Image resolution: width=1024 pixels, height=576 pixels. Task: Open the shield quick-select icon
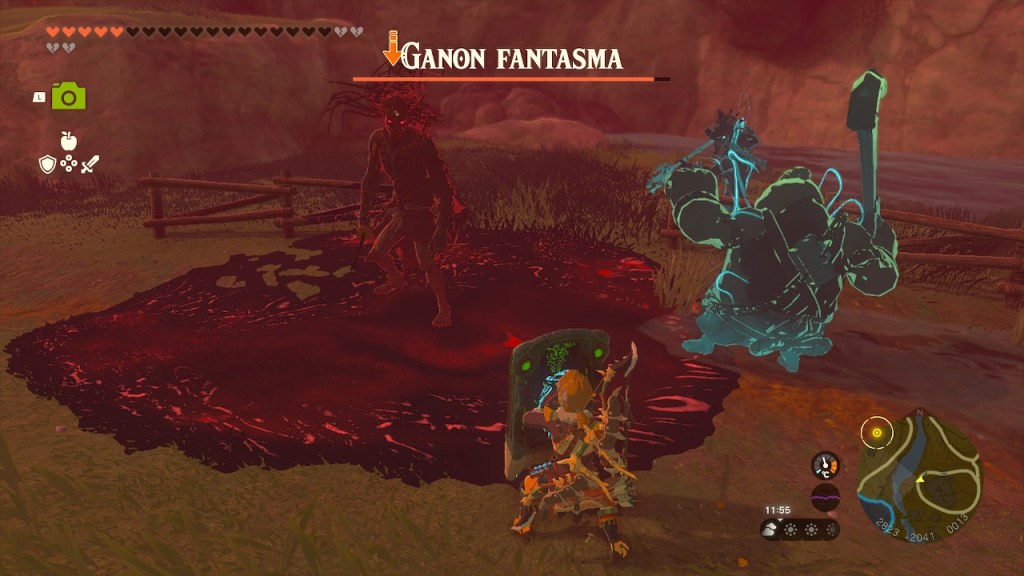pyautogui.click(x=47, y=164)
